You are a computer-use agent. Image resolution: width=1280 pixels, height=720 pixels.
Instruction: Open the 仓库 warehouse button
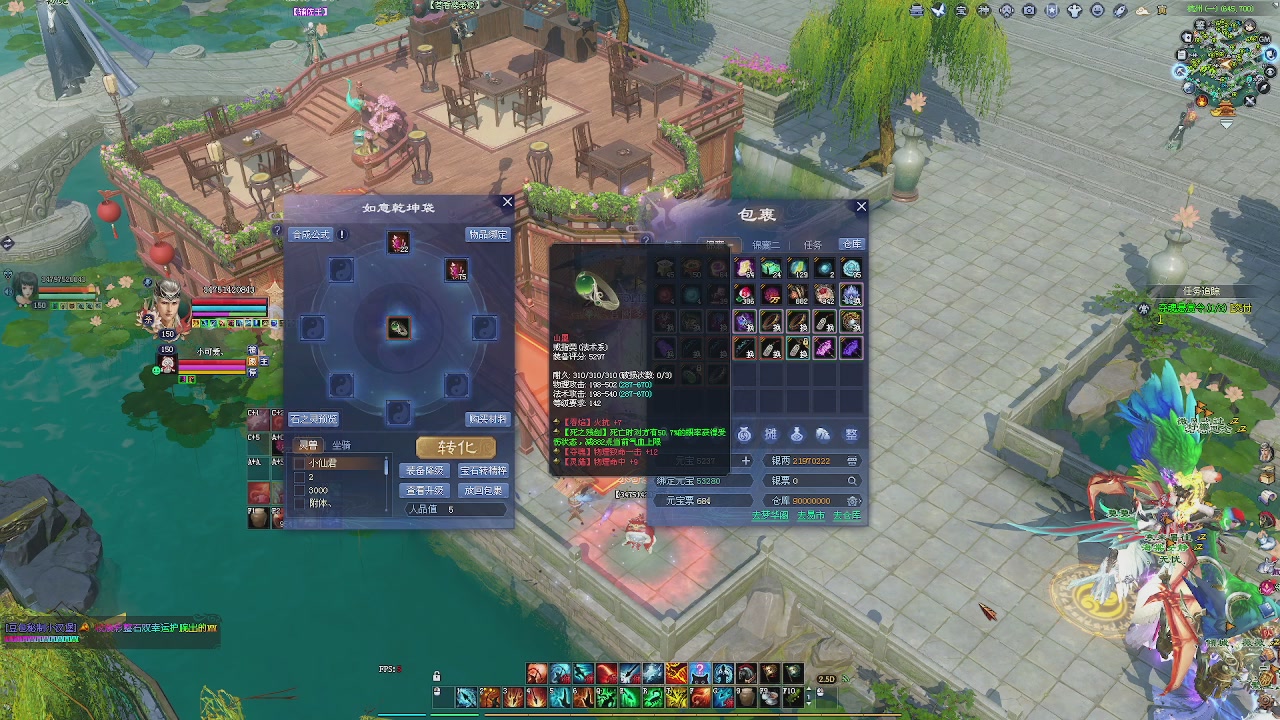tap(851, 244)
